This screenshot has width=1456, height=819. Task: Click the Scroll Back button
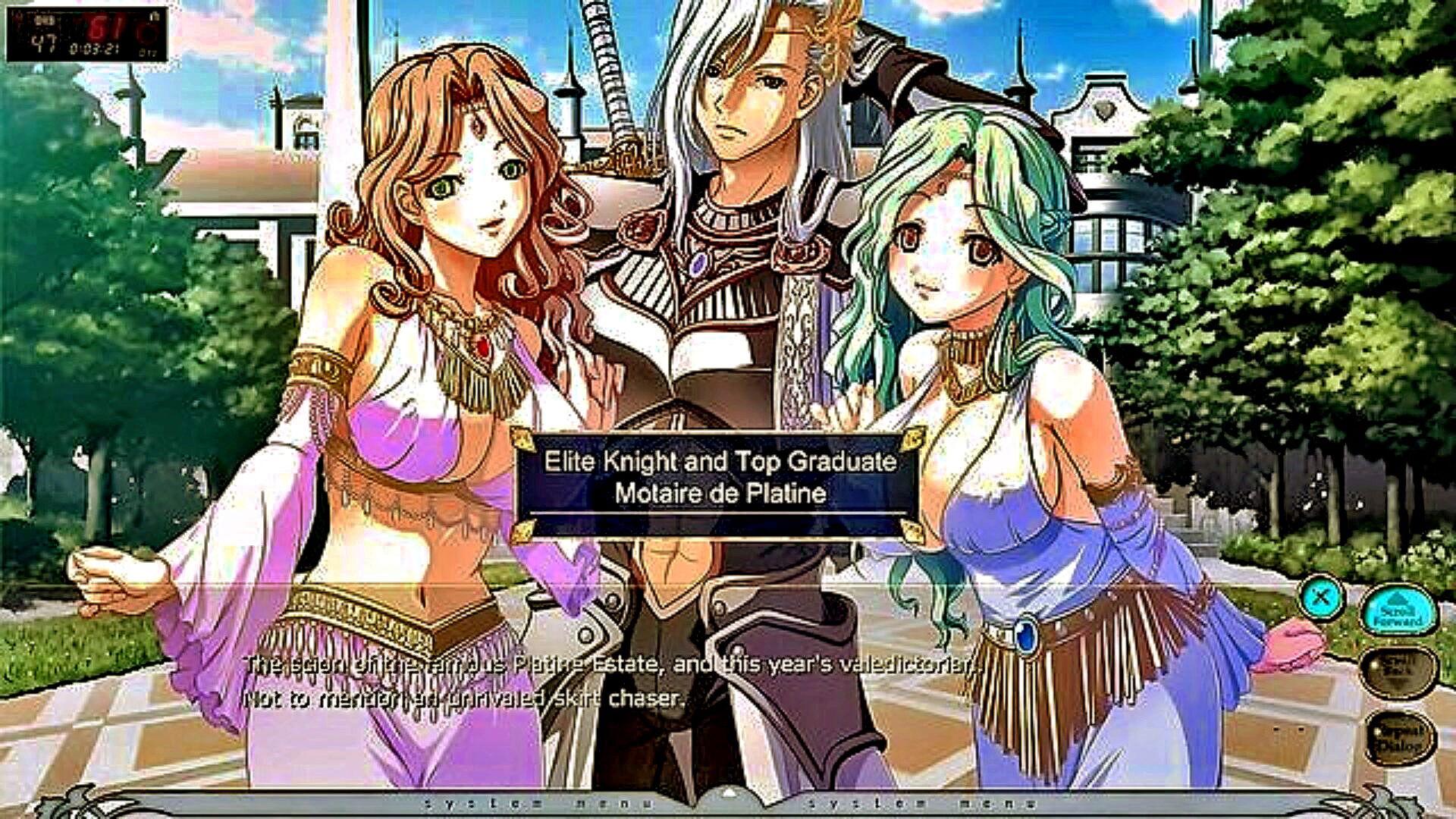pyautogui.click(x=1398, y=671)
